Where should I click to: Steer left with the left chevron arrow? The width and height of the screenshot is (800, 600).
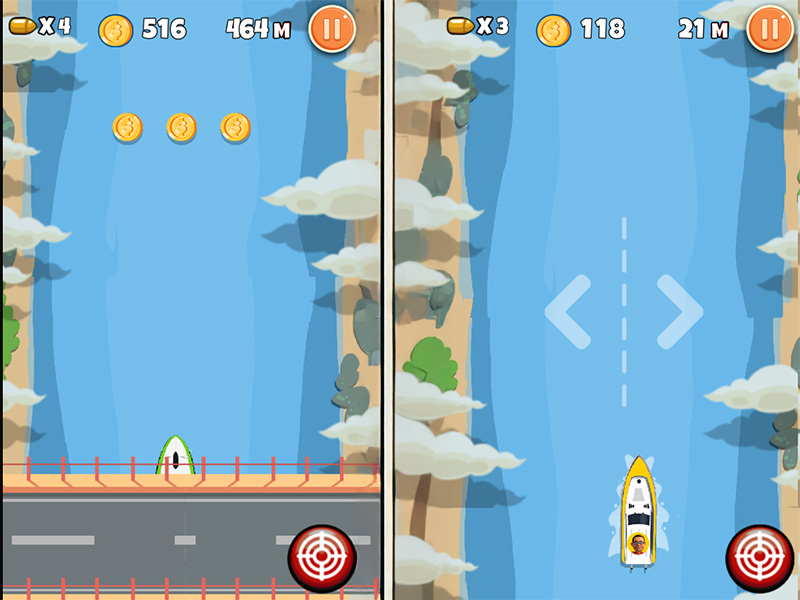[x=568, y=312]
